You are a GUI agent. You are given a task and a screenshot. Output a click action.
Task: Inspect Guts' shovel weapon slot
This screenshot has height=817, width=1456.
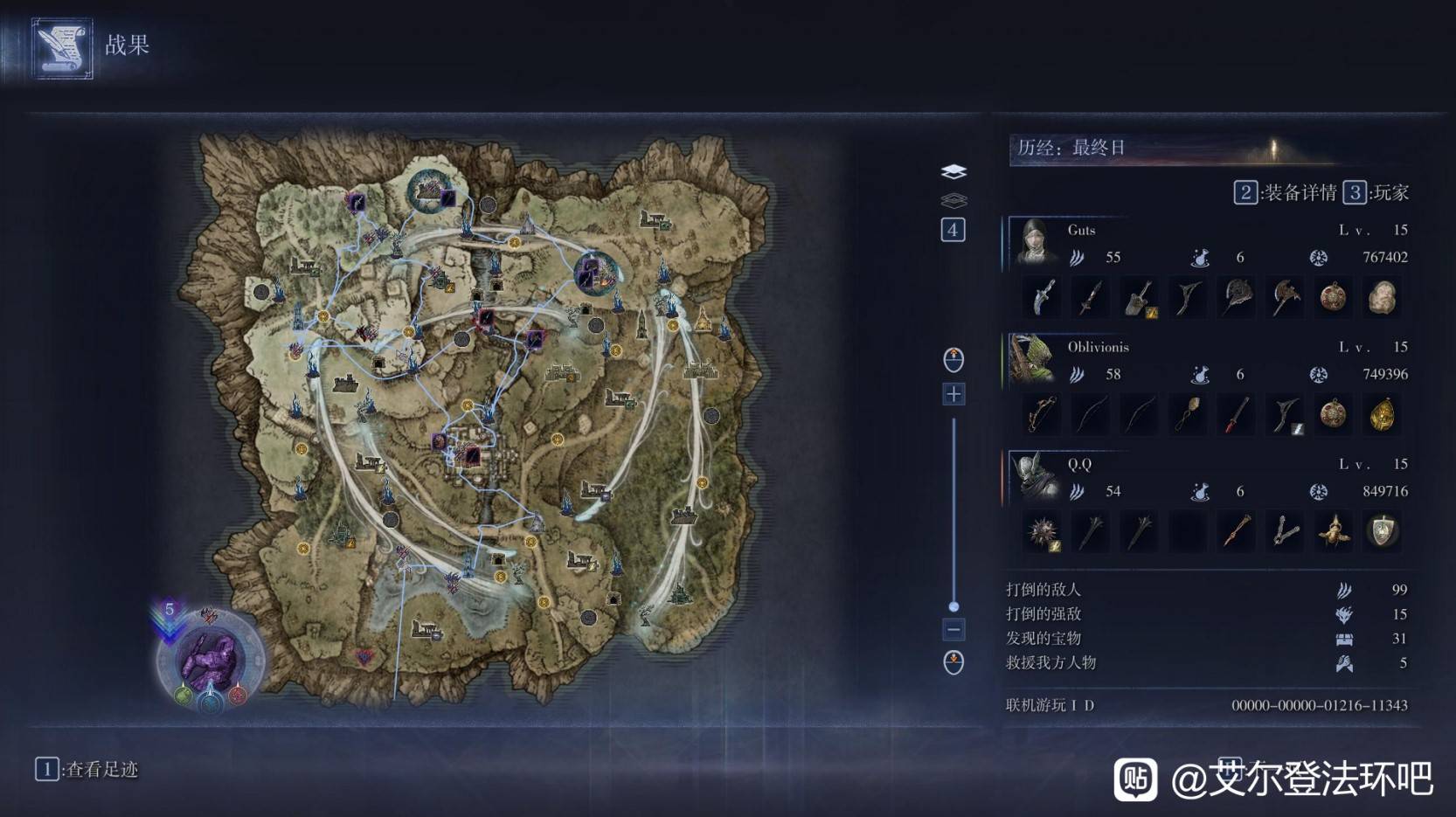1139,298
